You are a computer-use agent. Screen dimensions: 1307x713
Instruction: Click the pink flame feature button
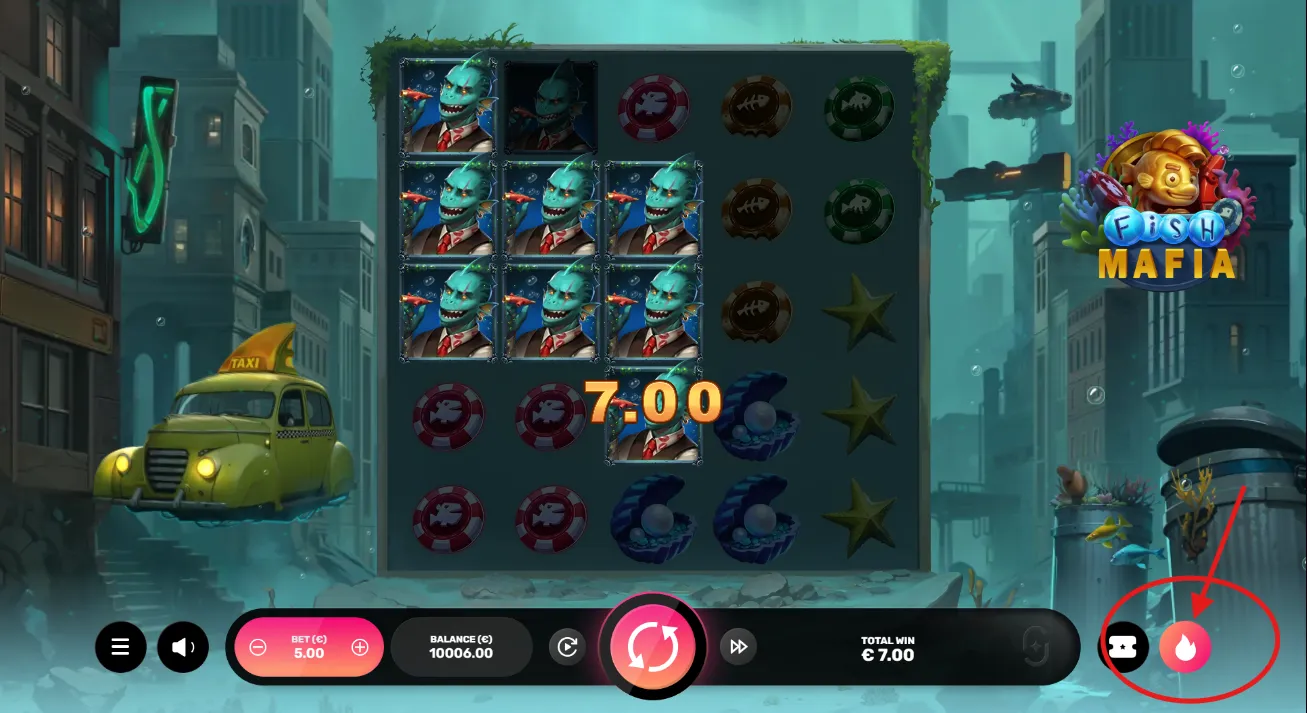[1185, 648]
